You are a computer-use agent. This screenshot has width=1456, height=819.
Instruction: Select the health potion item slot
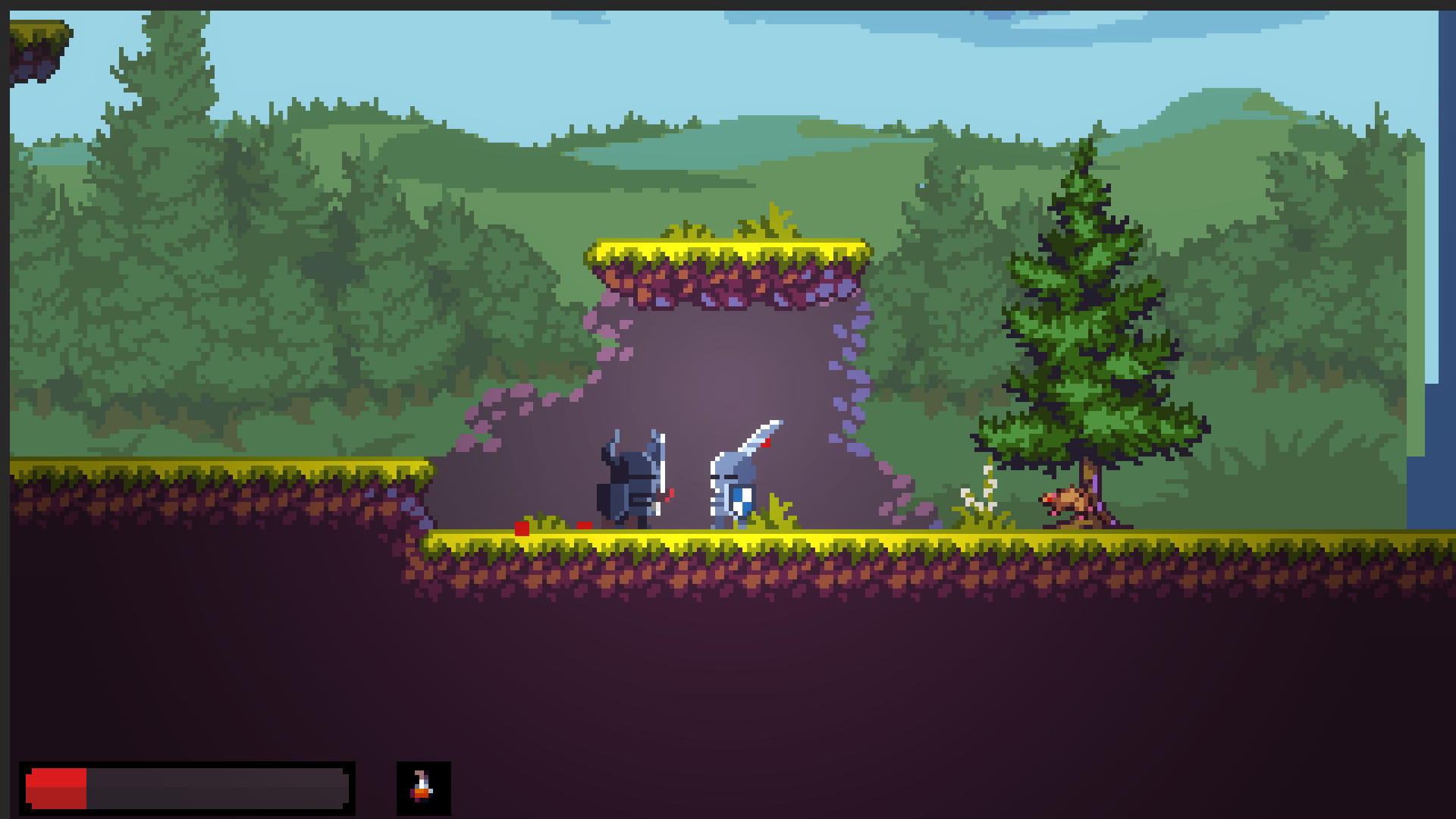click(423, 788)
